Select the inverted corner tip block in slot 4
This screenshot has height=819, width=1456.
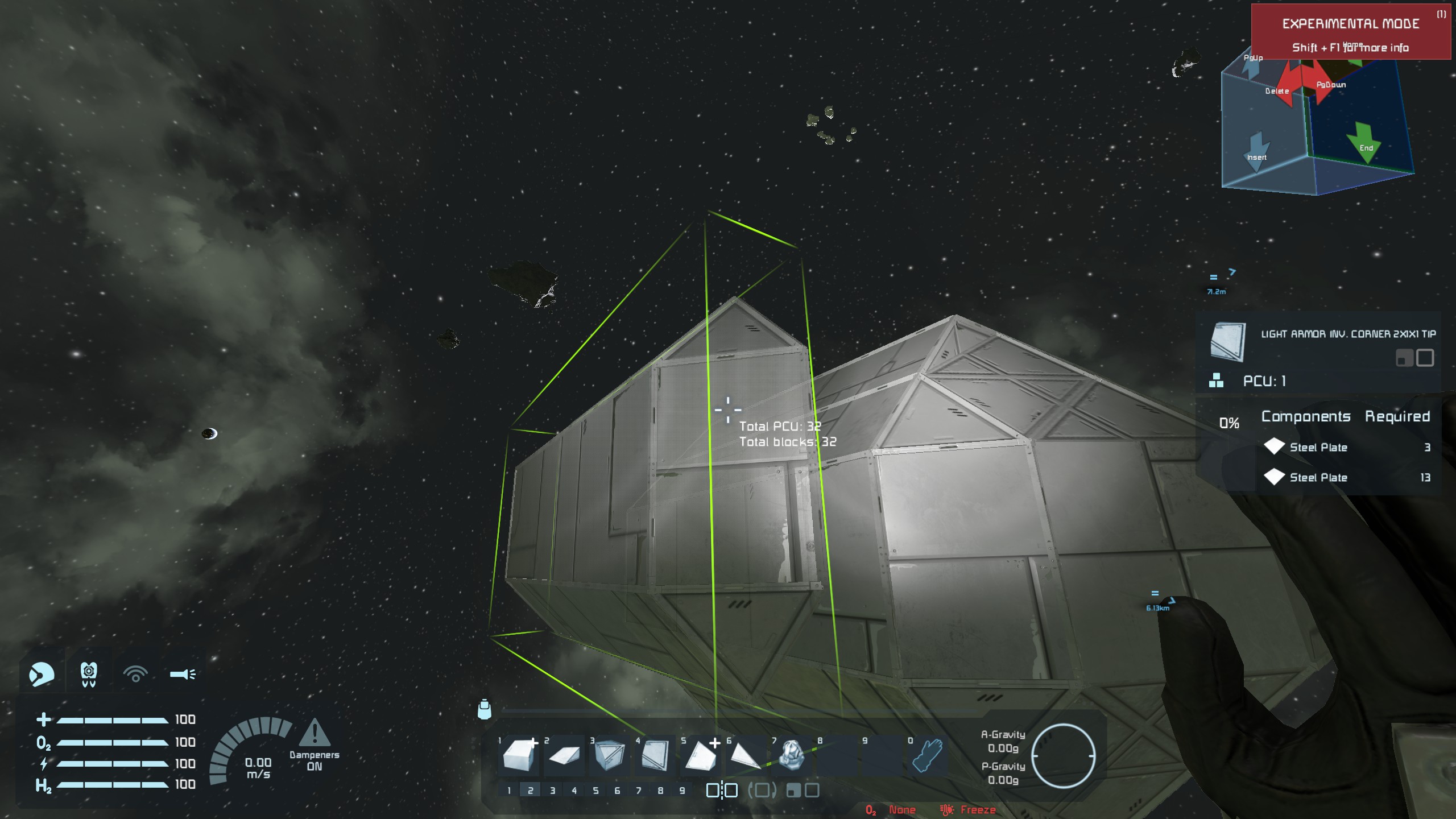coord(655,755)
